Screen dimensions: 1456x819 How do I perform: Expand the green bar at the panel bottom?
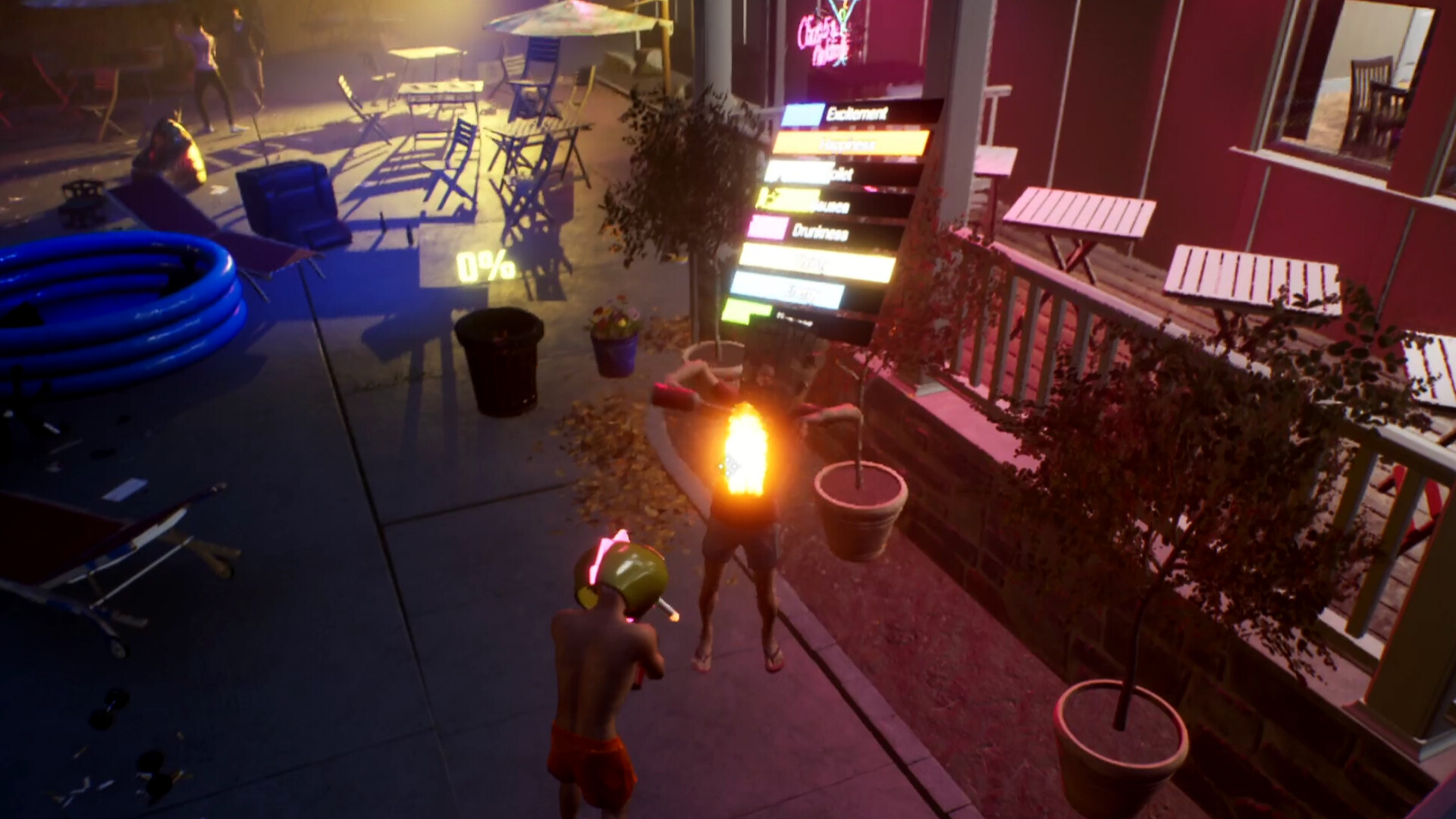pos(747,312)
